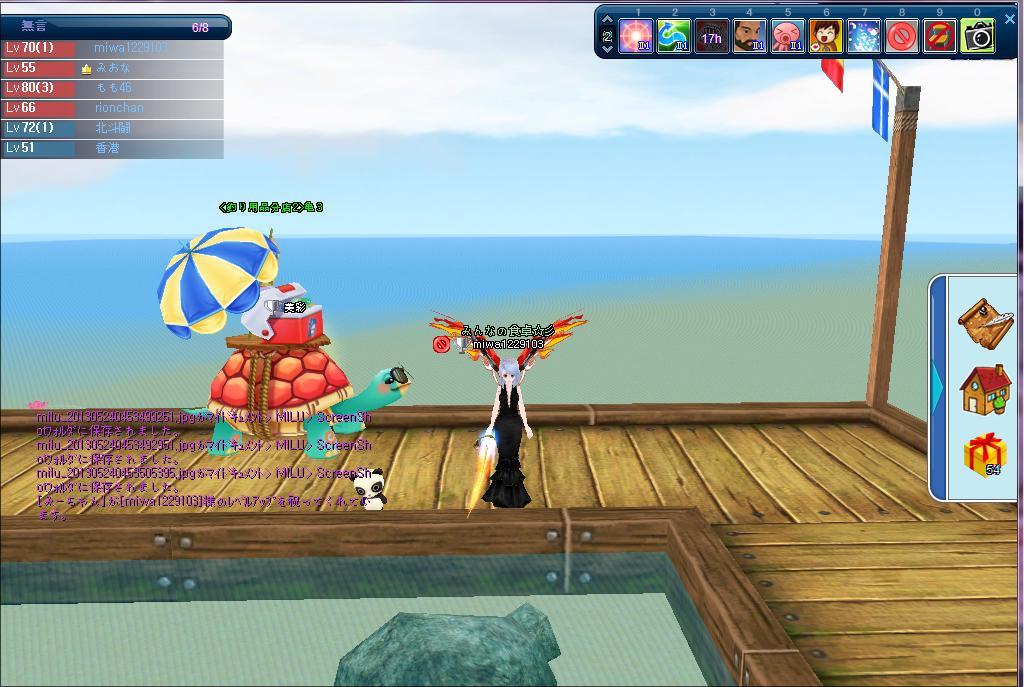Close the hotbar with the X
1024x687 pixels.
pyautogui.click(x=1008, y=19)
